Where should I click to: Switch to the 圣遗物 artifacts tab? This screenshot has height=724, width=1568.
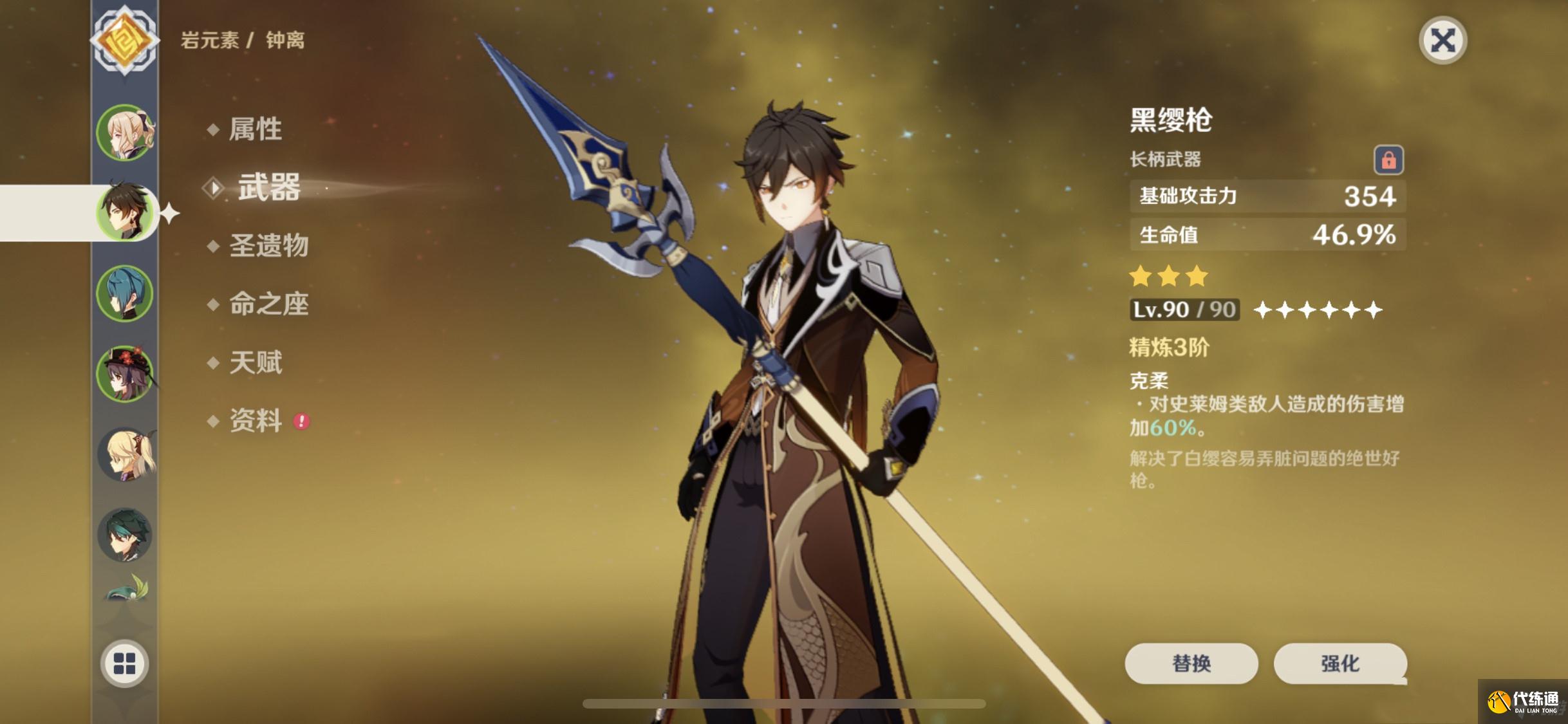coord(268,246)
